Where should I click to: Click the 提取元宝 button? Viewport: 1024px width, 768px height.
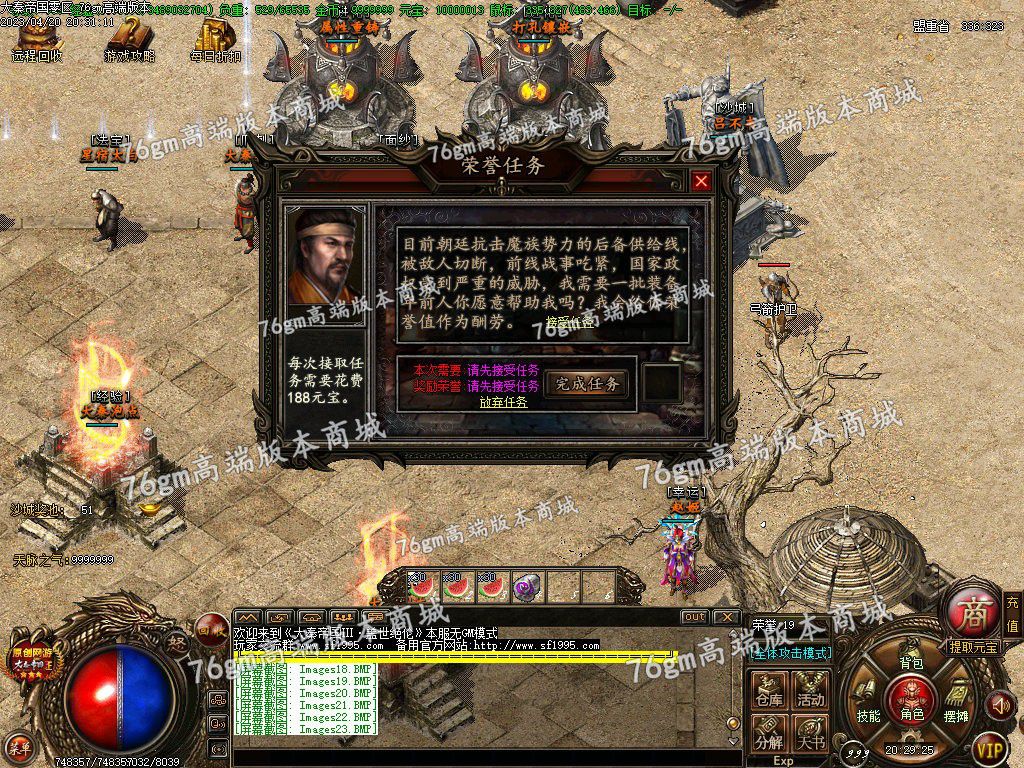974,647
